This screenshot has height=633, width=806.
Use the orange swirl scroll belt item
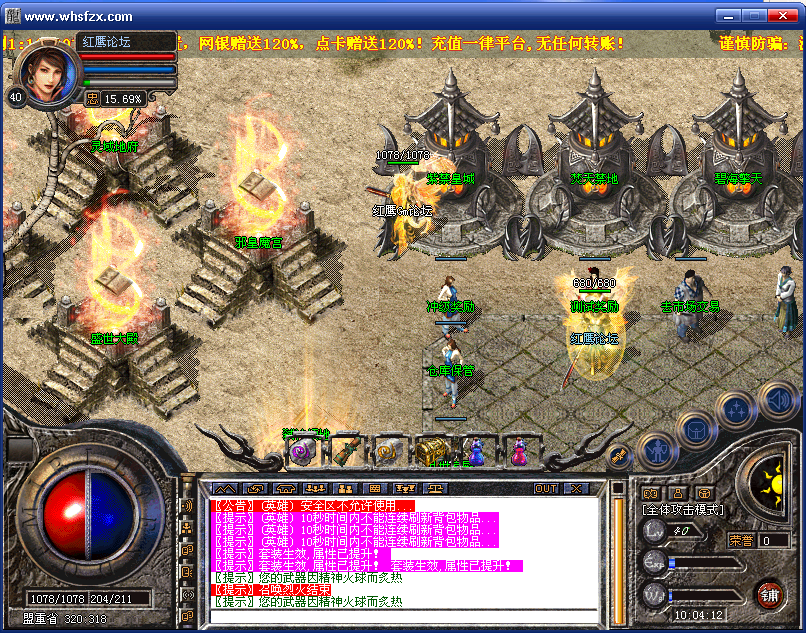(x=388, y=451)
